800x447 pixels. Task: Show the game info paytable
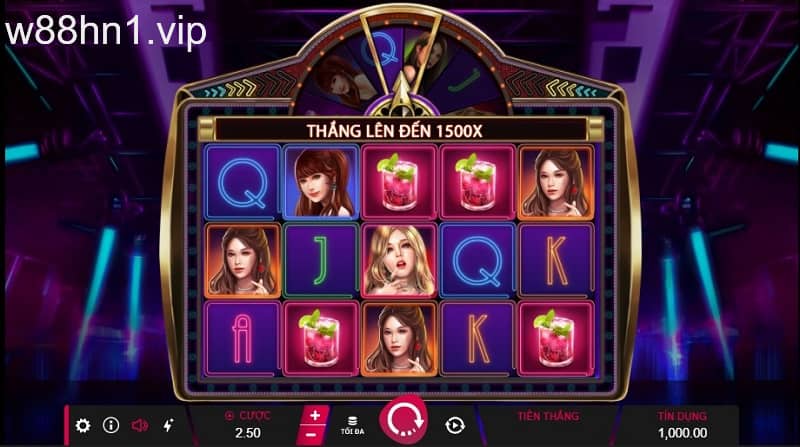coord(111,425)
